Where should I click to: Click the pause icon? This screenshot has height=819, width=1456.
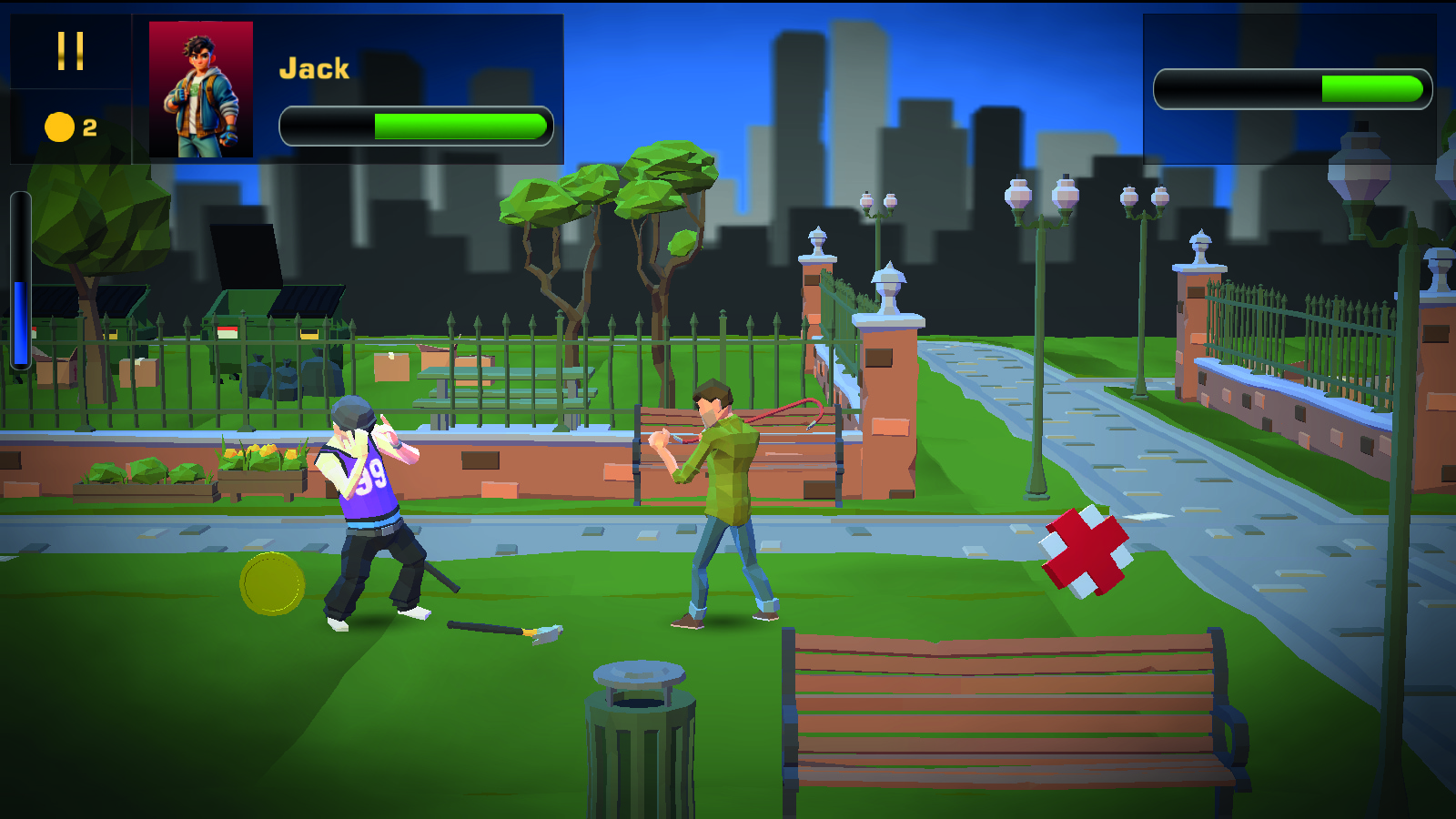pos(68,50)
